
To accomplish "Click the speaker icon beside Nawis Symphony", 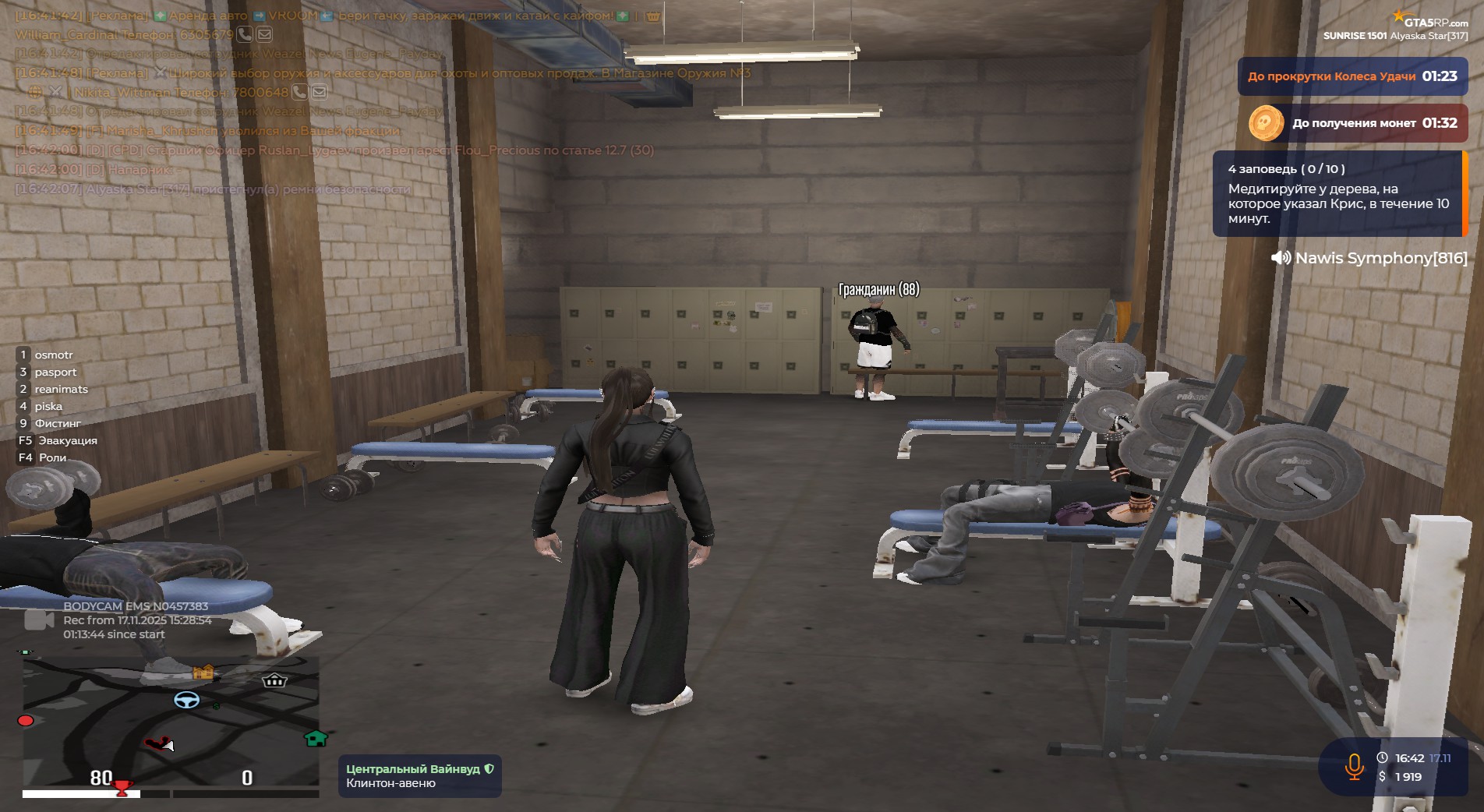I will pos(1281,258).
